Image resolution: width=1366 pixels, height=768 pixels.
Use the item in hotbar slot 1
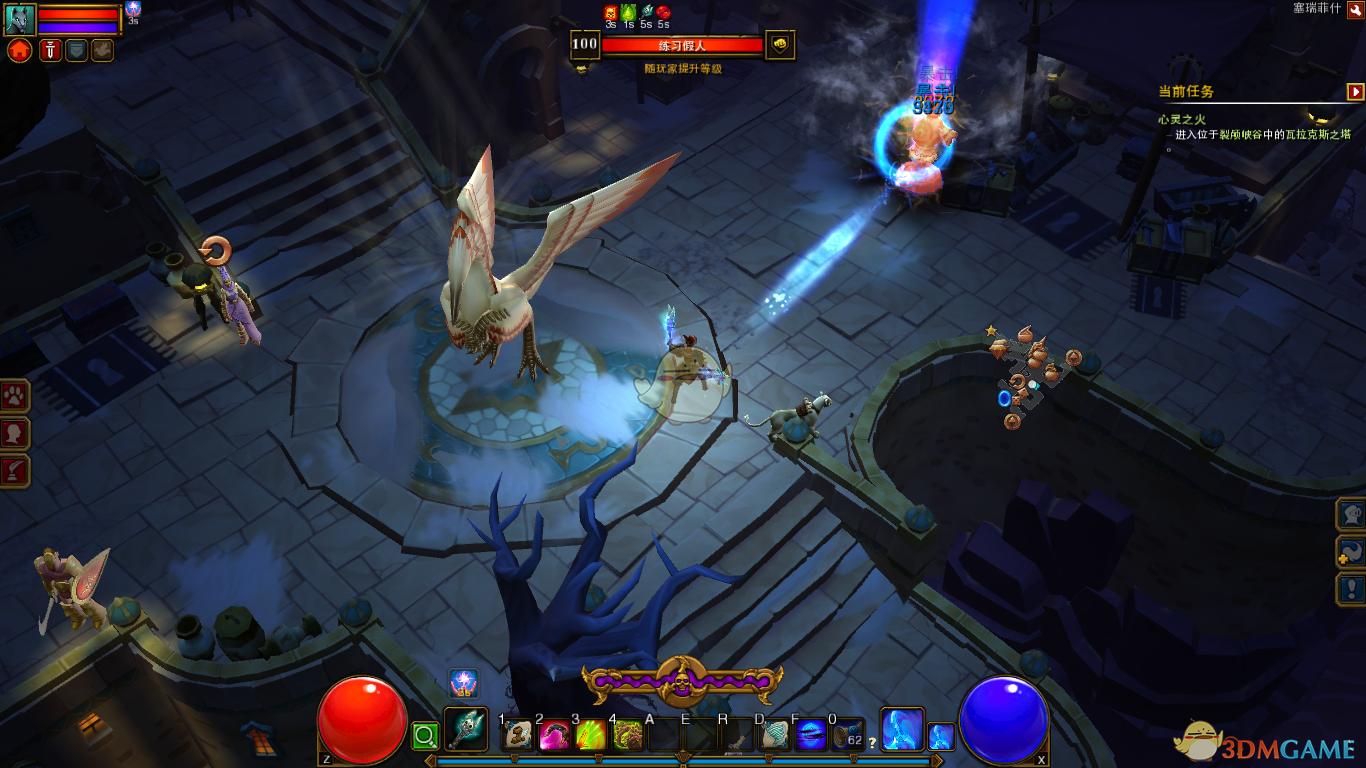tap(517, 735)
